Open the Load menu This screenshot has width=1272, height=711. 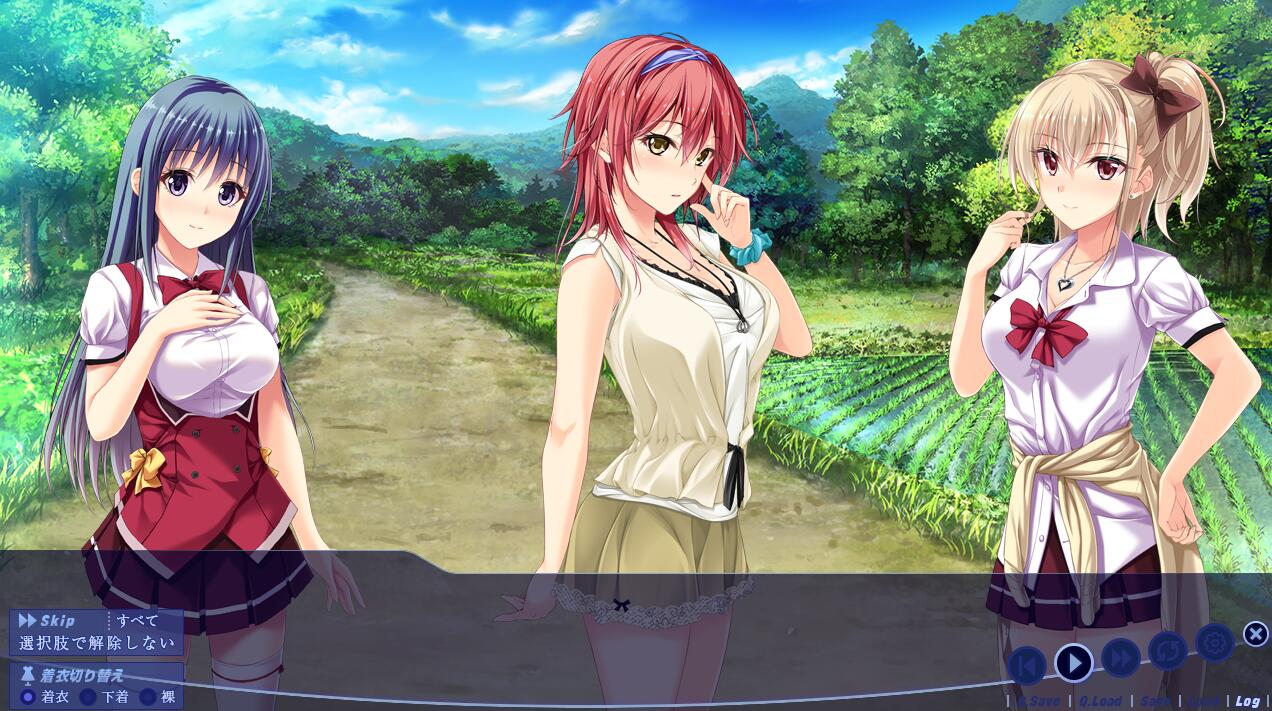[x=1203, y=701]
